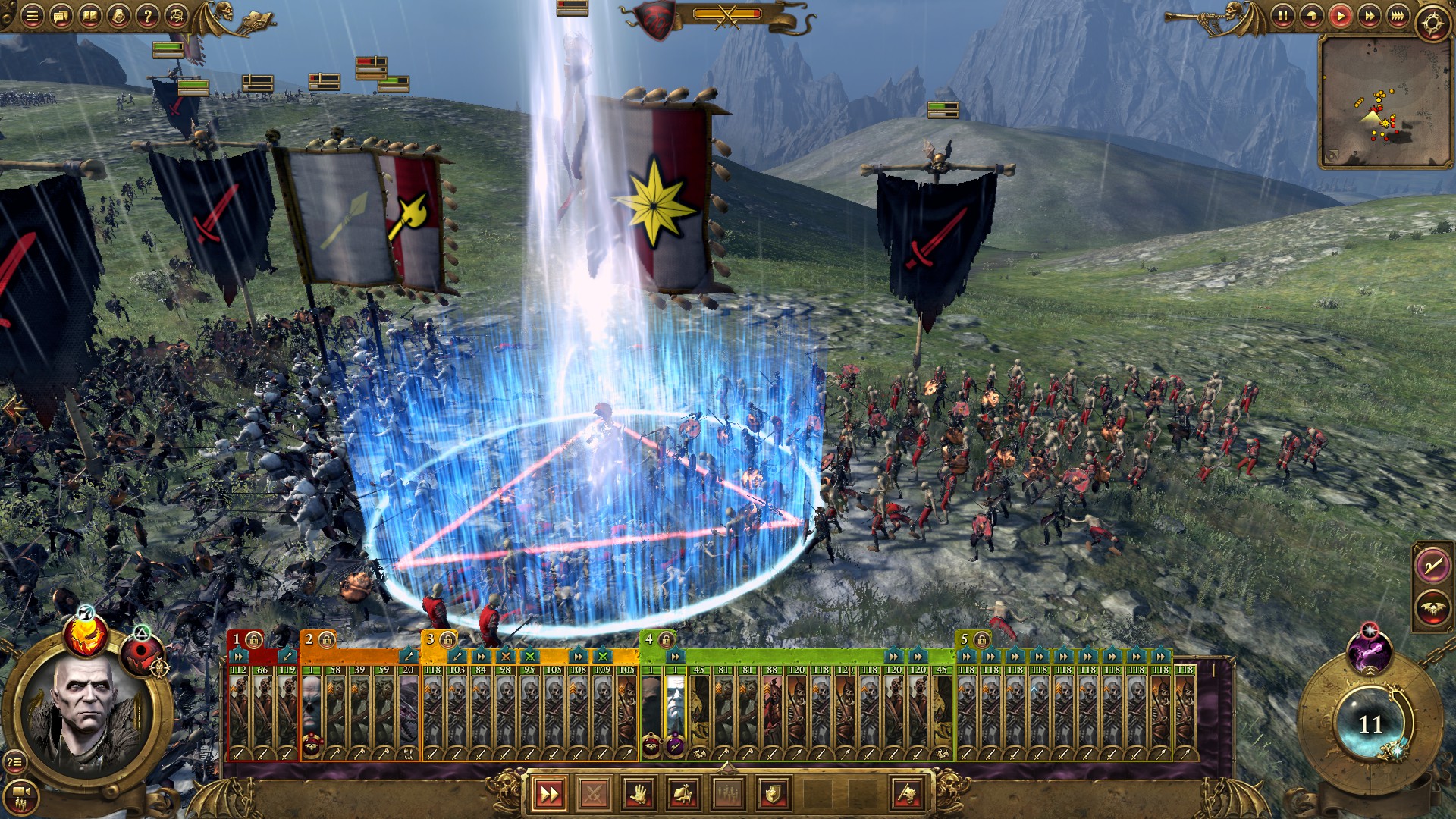Order units to halt with hand button
Viewport: 1456px width, 819px height.
[x=639, y=794]
